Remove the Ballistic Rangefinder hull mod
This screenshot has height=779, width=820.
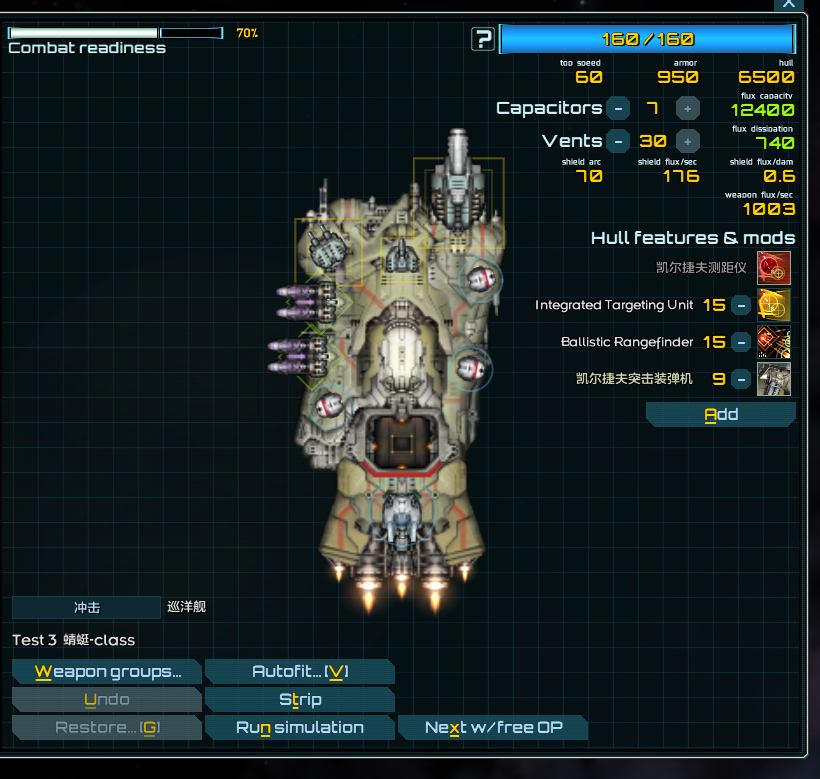(741, 342)
